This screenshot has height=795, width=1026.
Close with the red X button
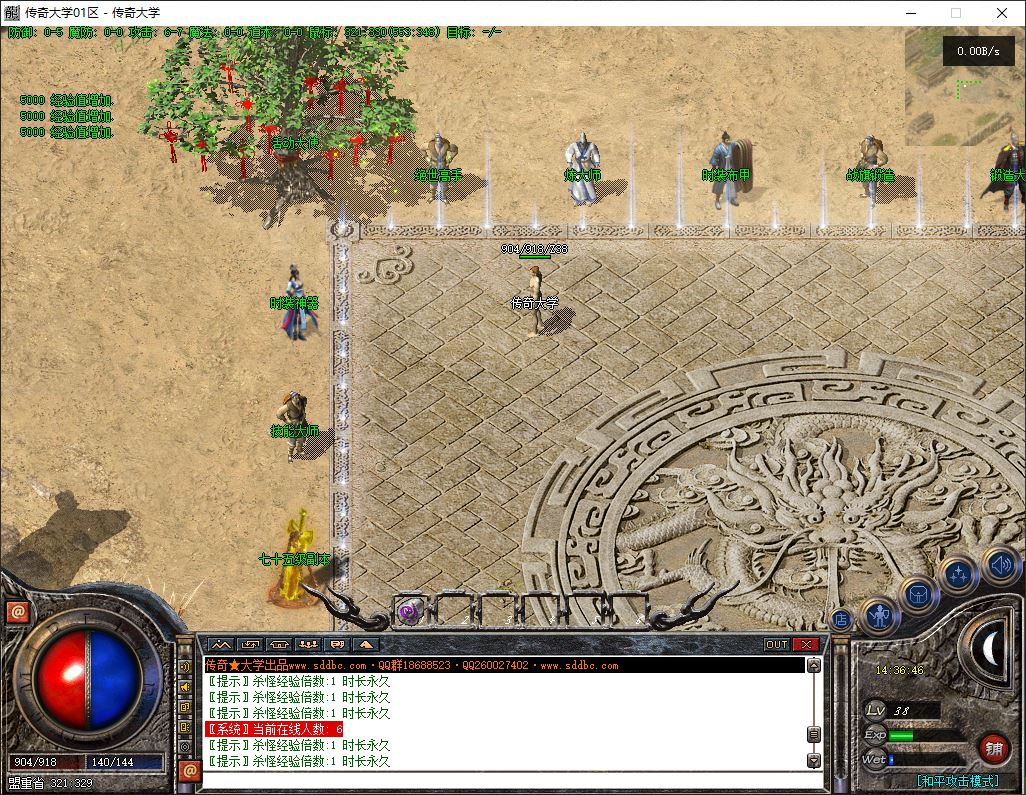point(806,644)
